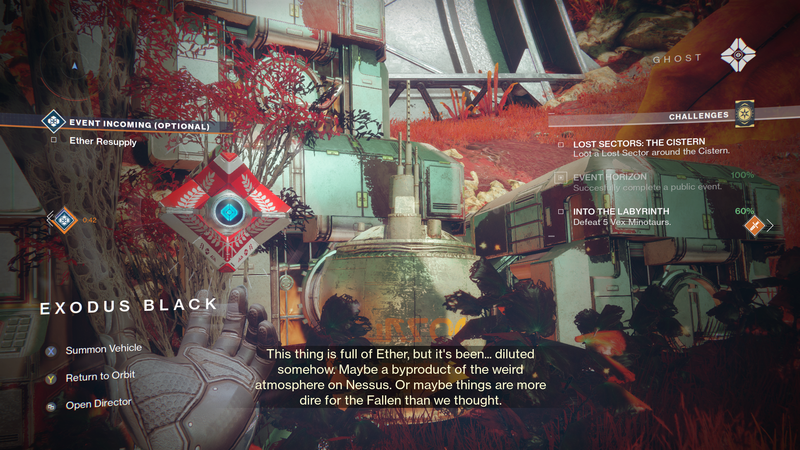Select the Event Incoming public event banner
800x450 pixels.
[139, 125]
